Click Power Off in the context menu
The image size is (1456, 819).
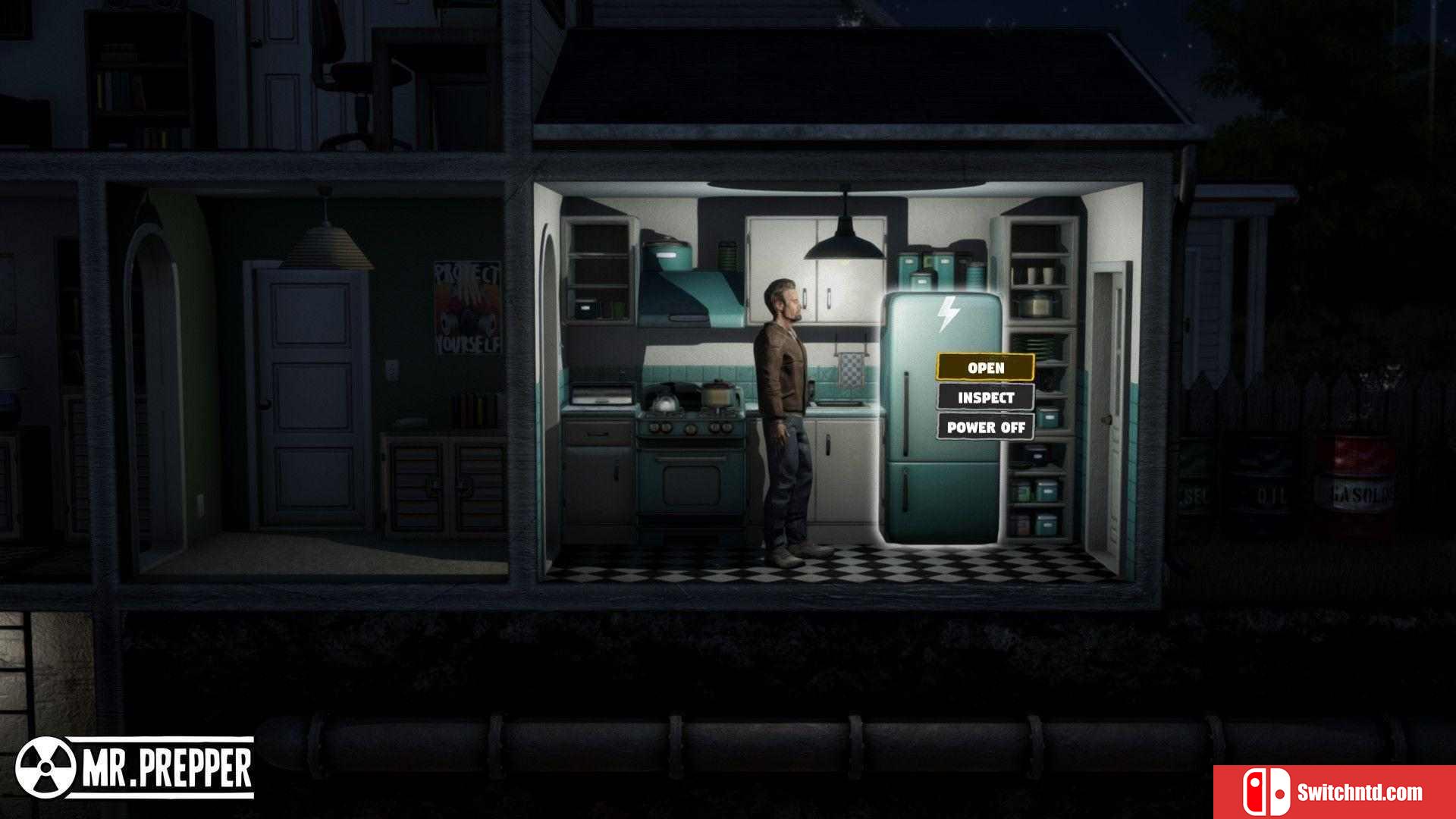point(985,427)
